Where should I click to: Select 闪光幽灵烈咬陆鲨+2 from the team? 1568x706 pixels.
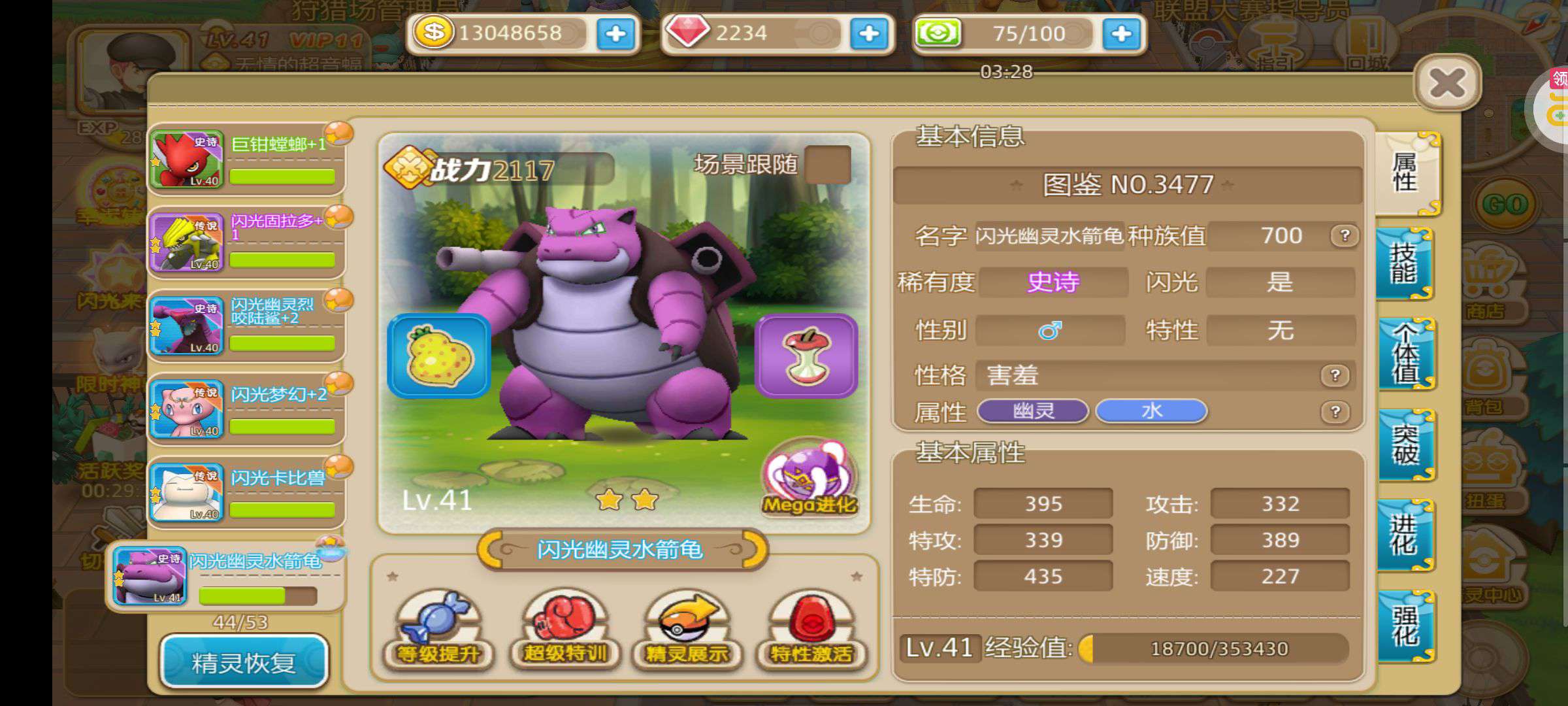coord(247,326)
